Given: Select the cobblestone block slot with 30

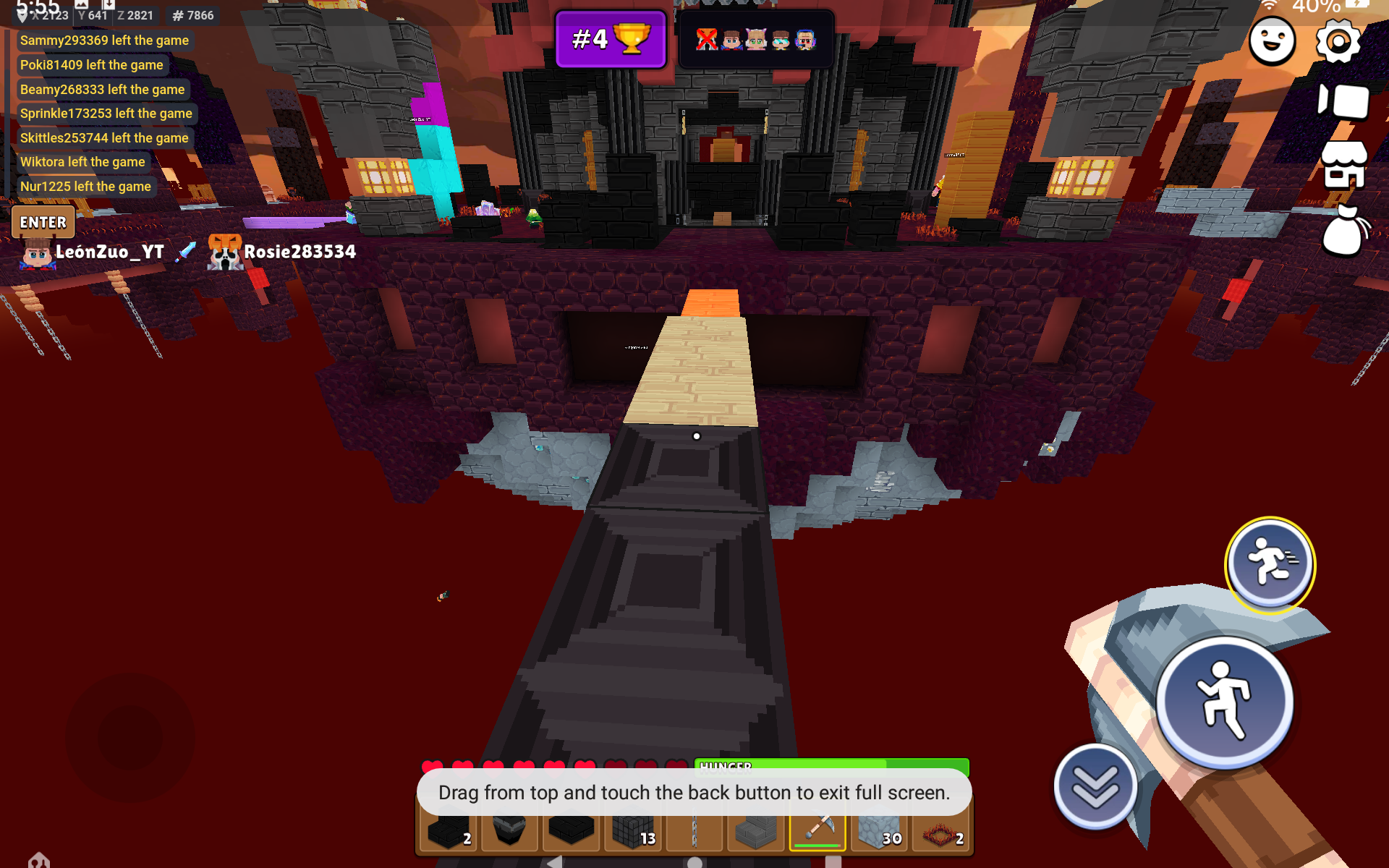Looking at the screenshot, I should (x=878, y=832).
